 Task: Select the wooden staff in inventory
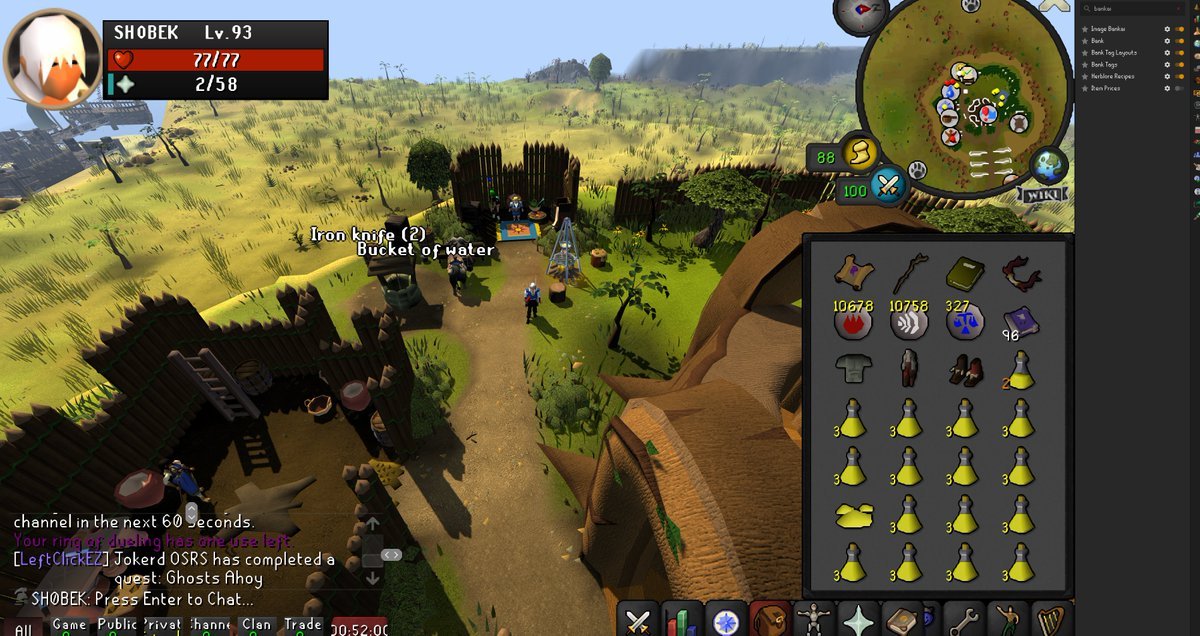tap(908, 271)
